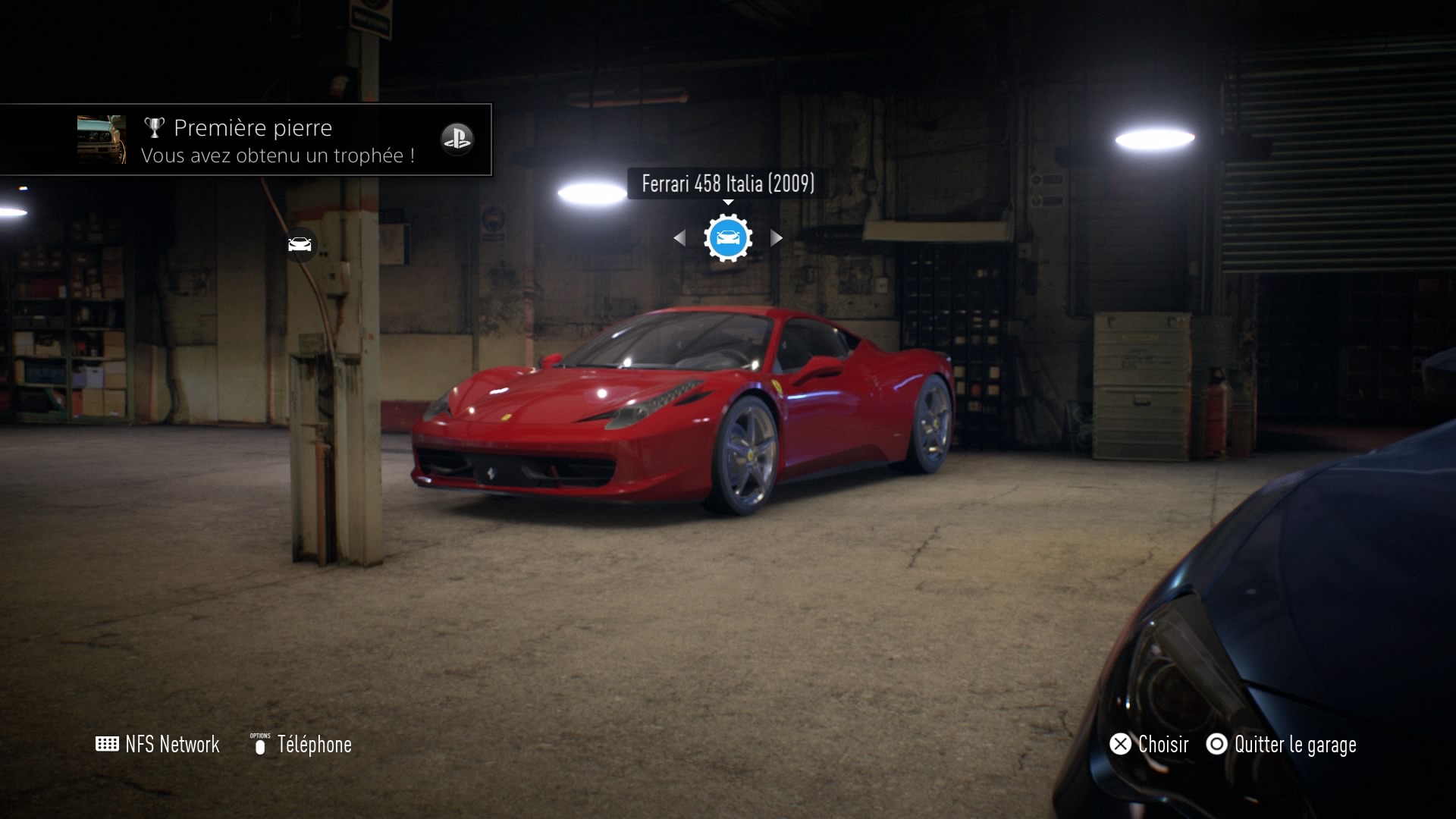1456x819 pixels.
Task: Select the blue car gear icon
Action: (x=728, y=238)
